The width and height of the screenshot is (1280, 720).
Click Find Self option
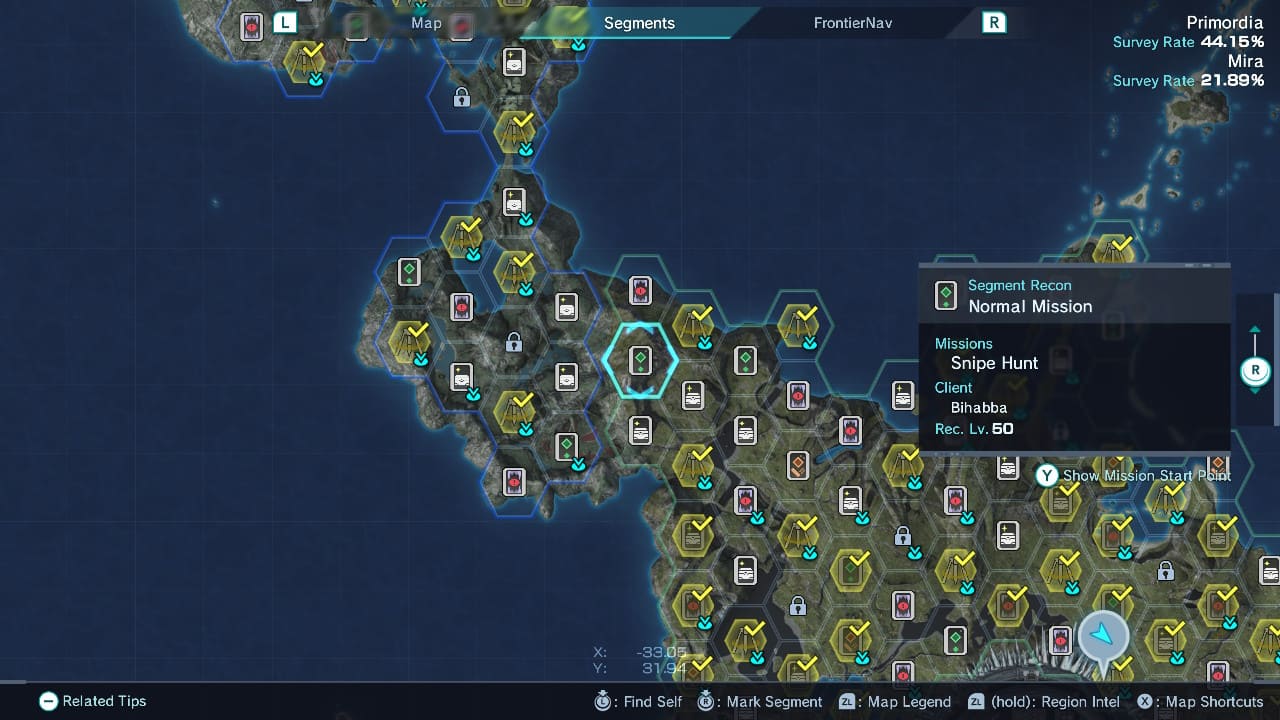click(x=639, y=702)
